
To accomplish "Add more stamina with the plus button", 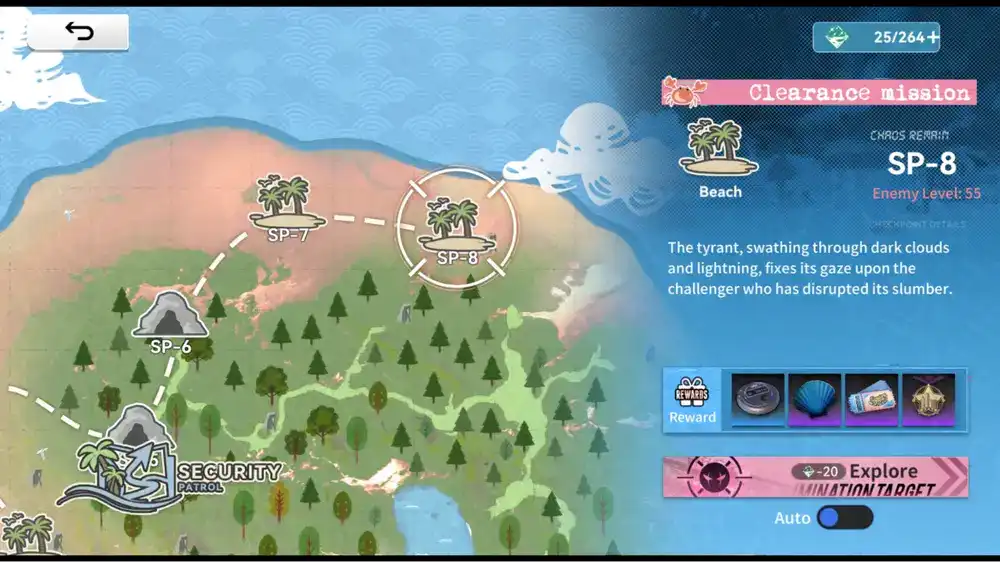I will coord(932,38).
